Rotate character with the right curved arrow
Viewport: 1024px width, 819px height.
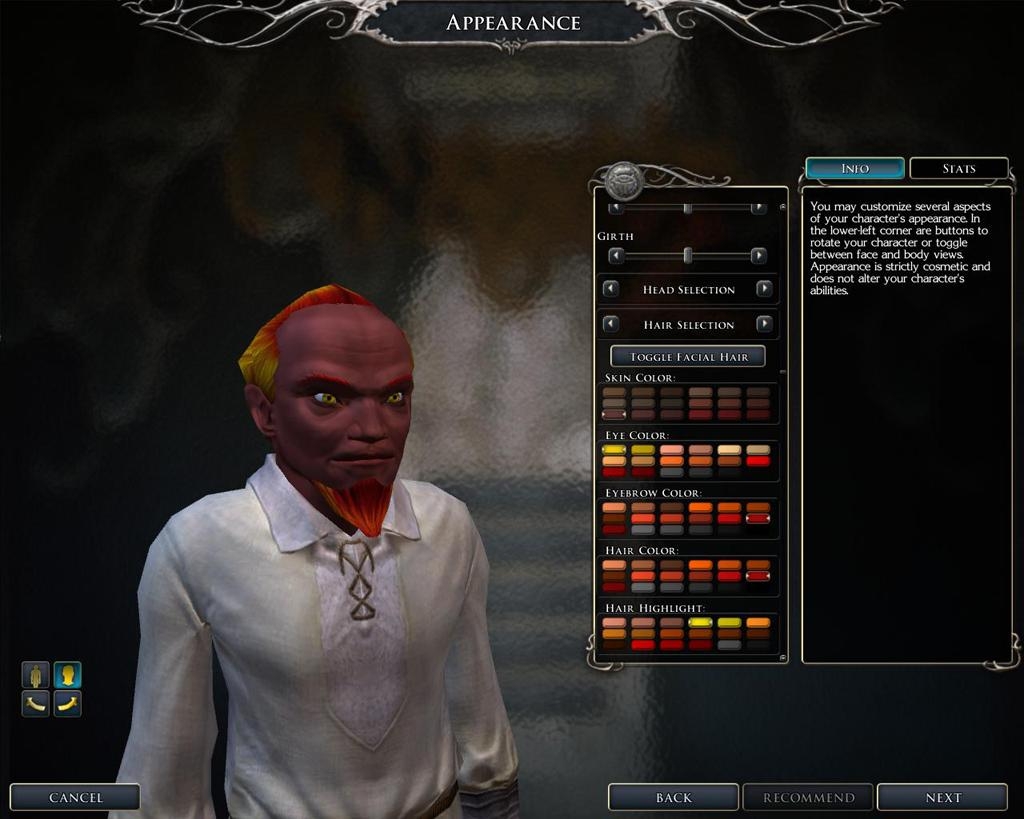click(x=67, y=704)
